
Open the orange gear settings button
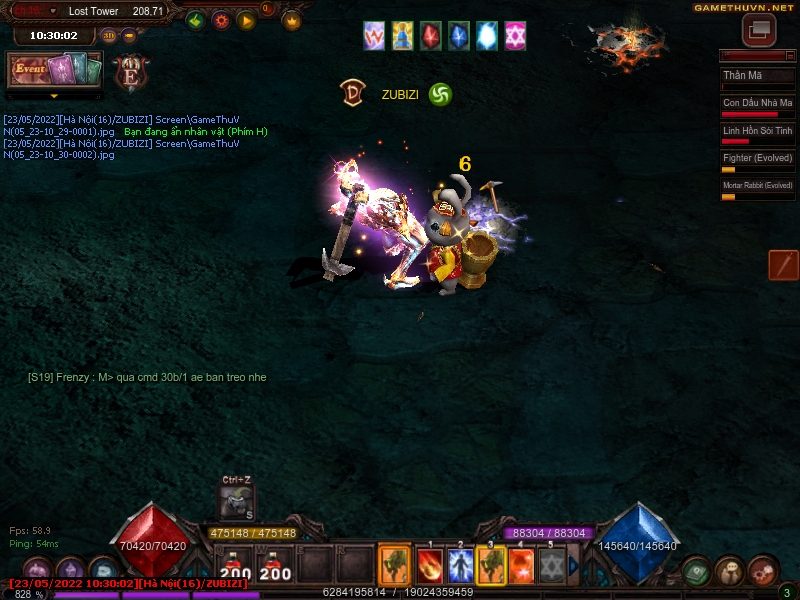[x=221, y=20]
